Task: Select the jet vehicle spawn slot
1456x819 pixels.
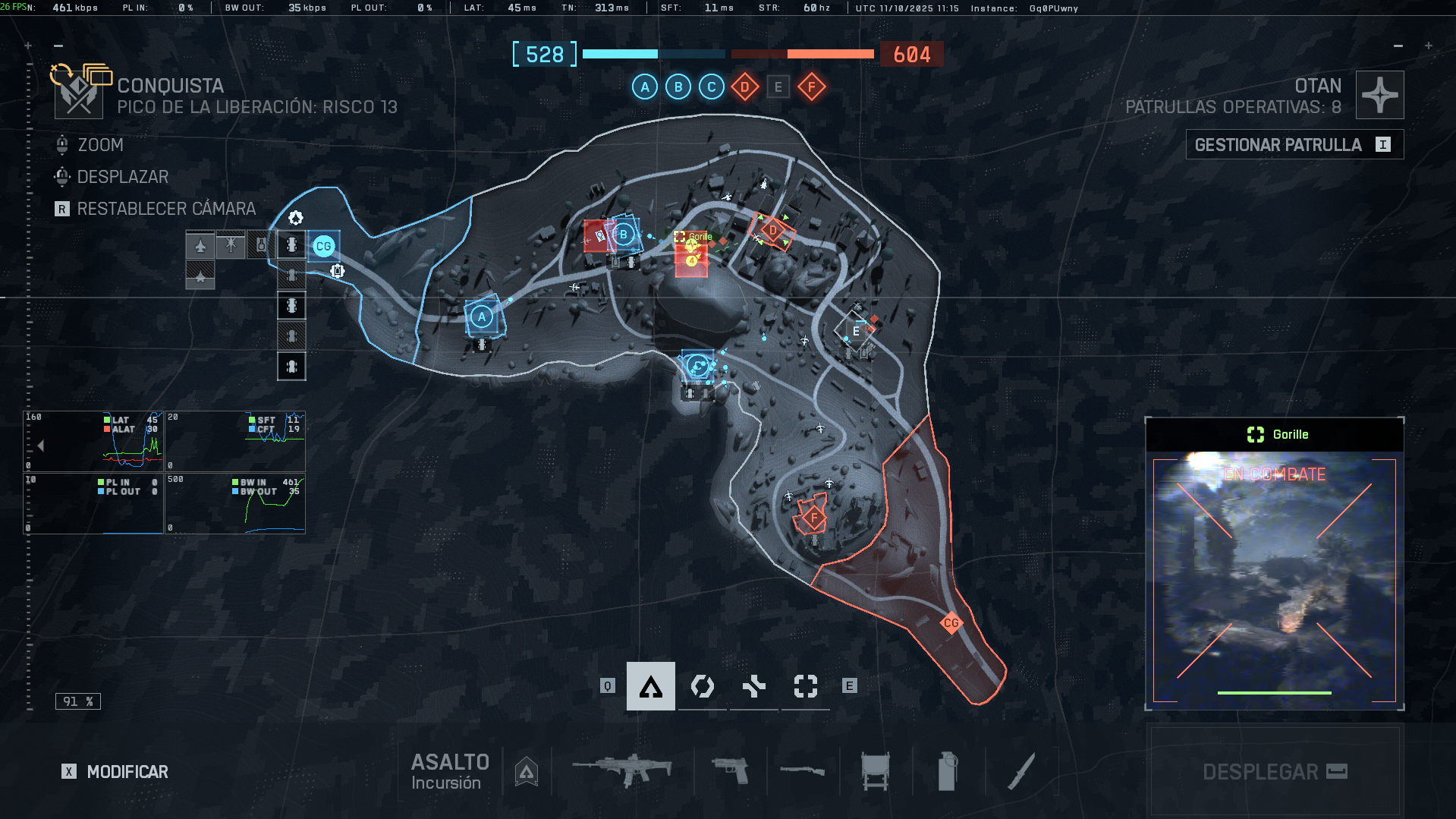Action: coord(200,246)
